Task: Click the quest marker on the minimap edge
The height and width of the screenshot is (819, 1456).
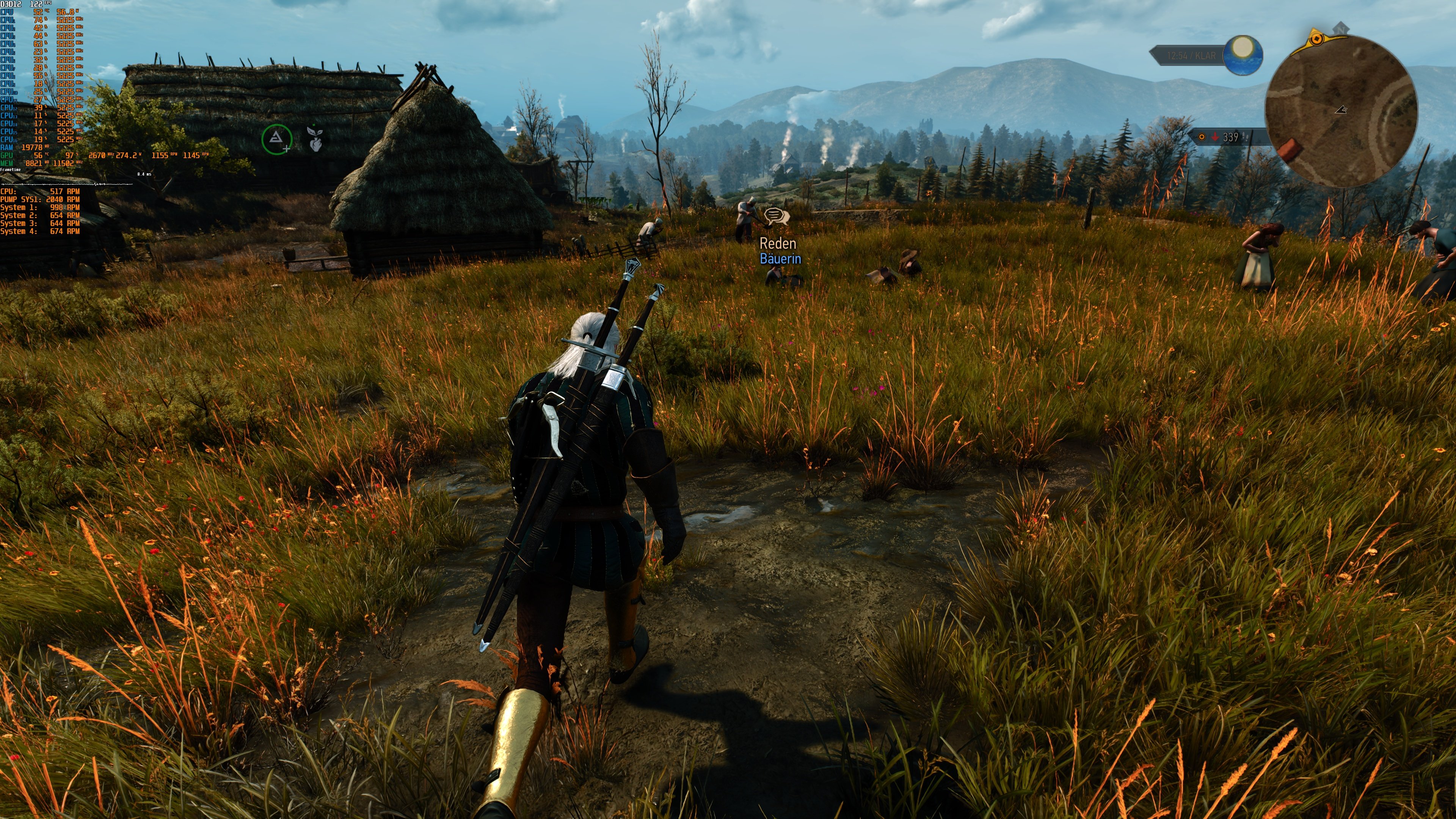Action: (x=1318, y=38)
